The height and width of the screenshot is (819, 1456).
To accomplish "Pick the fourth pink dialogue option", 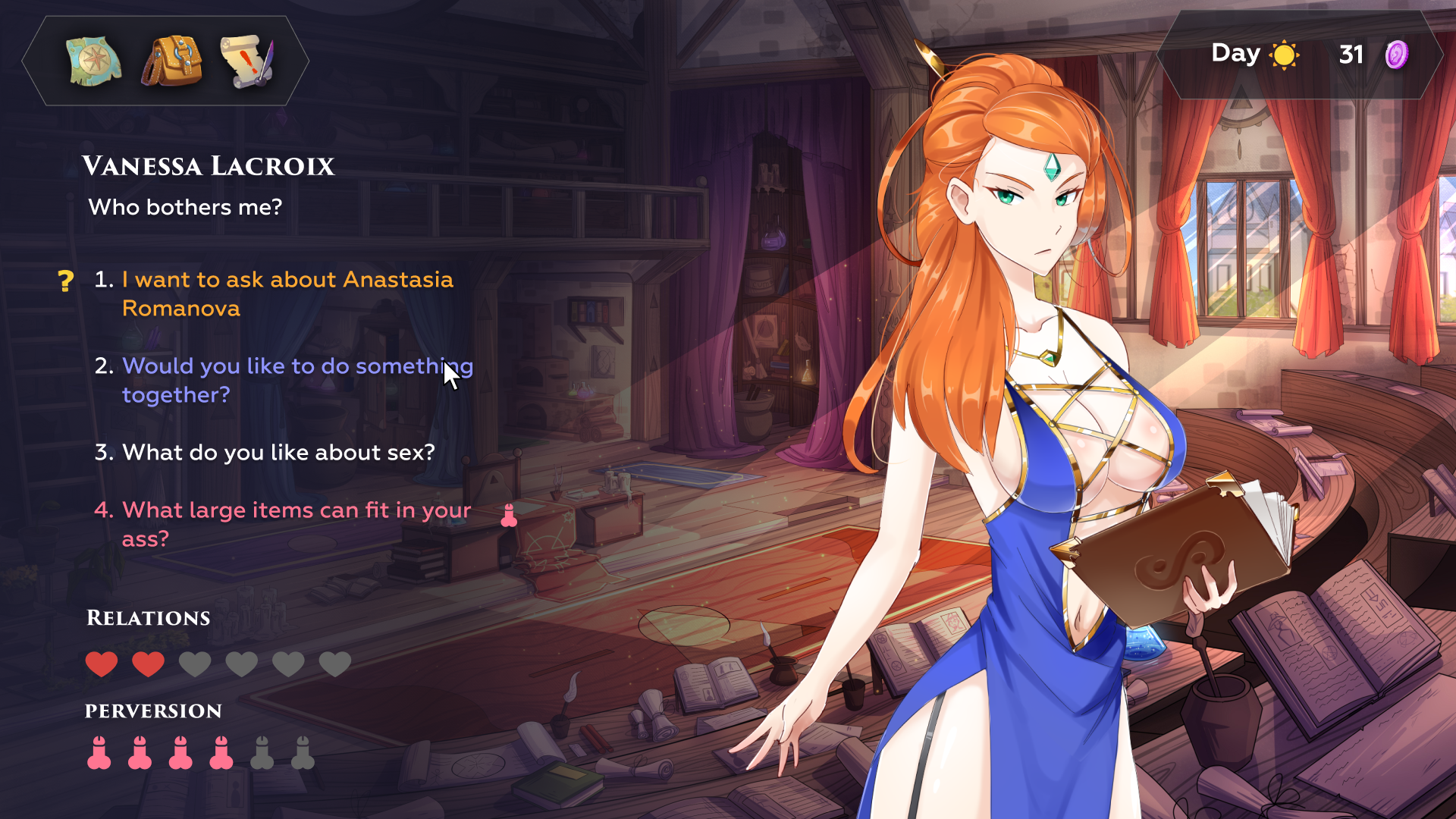I will pos(296,524).
